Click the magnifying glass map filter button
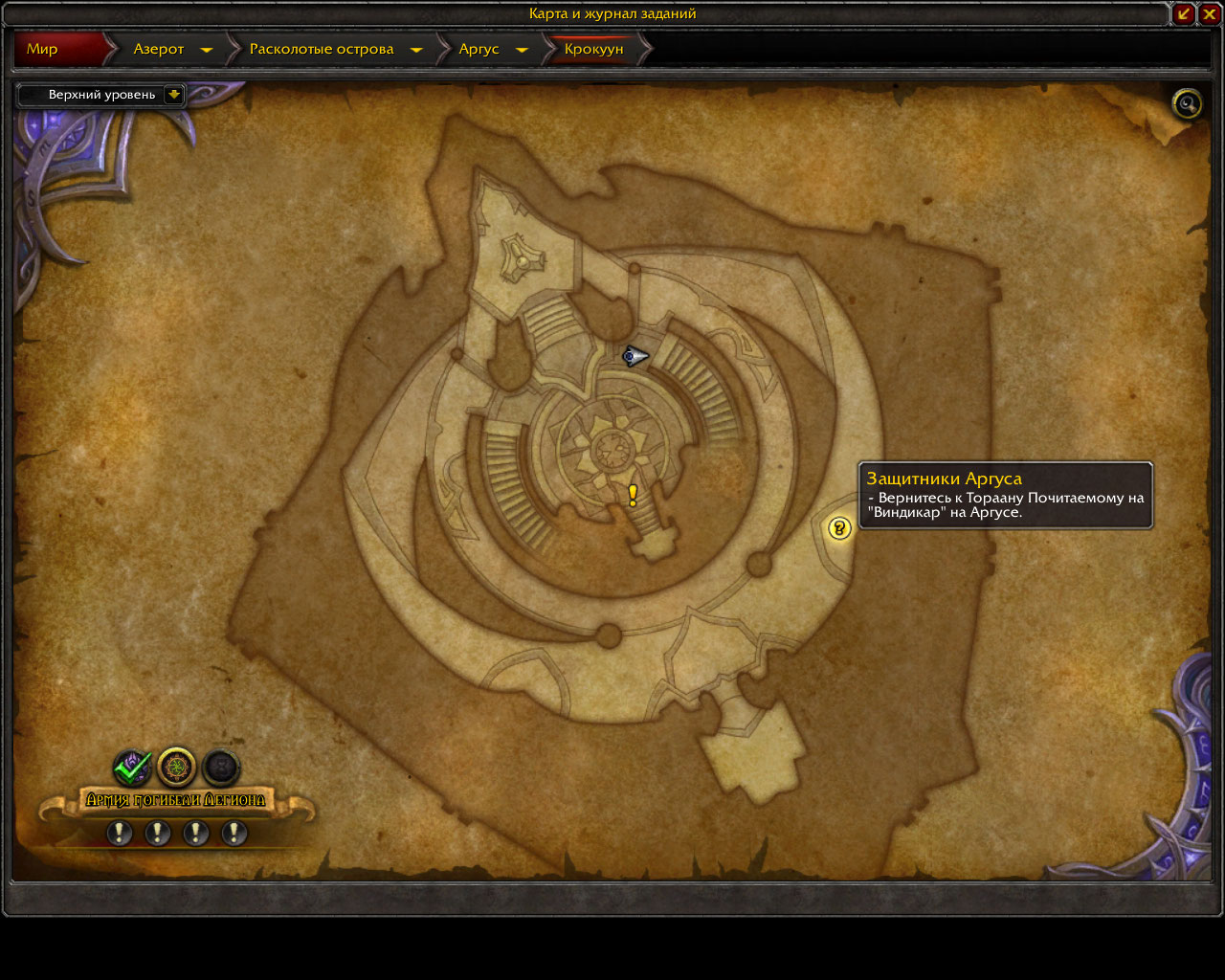Screen dimensions: 1225x980 pyautogui.click(x=1187, y=103)
